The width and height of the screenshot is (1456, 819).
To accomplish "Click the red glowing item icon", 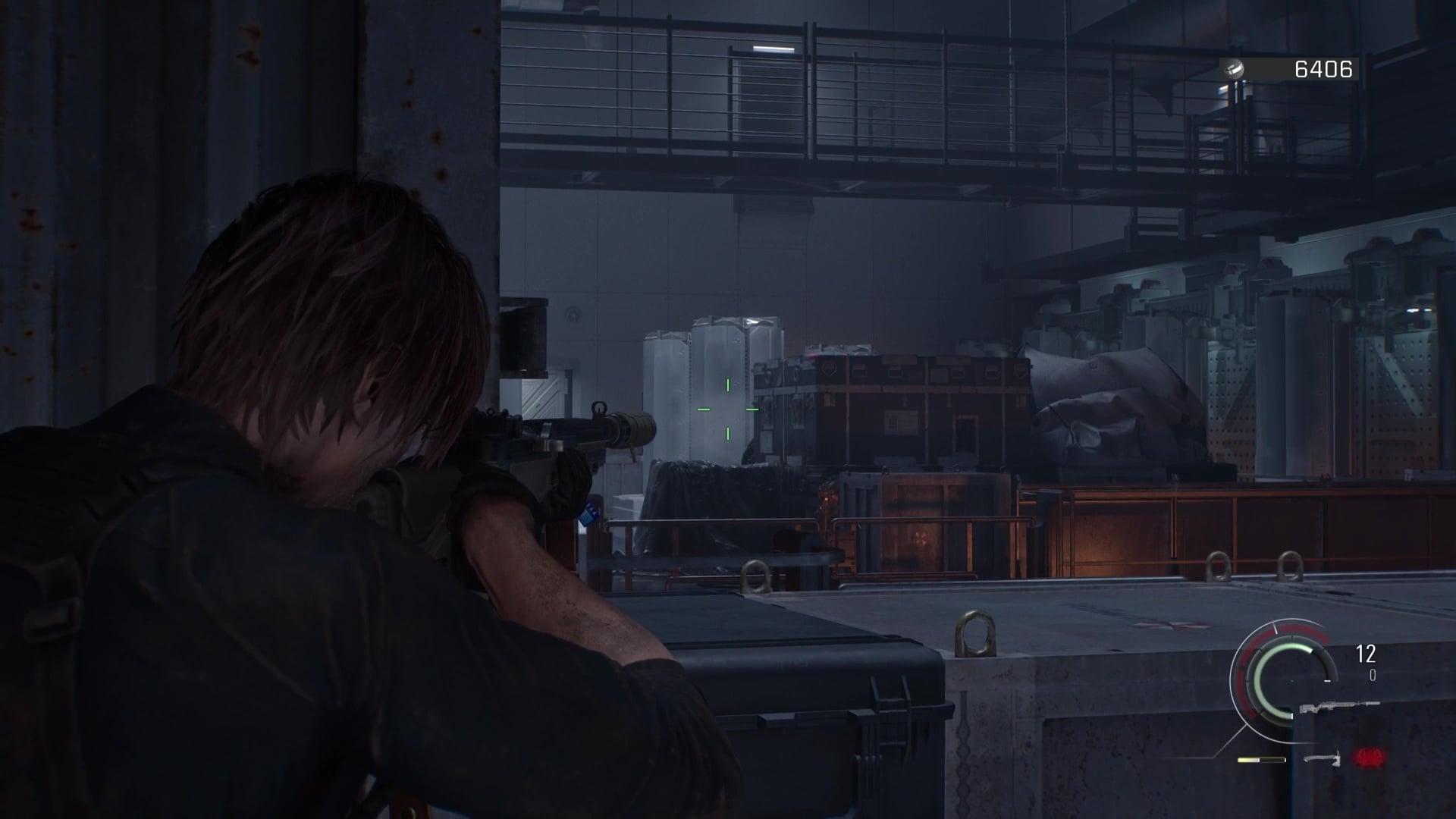I will [1370, 757].
